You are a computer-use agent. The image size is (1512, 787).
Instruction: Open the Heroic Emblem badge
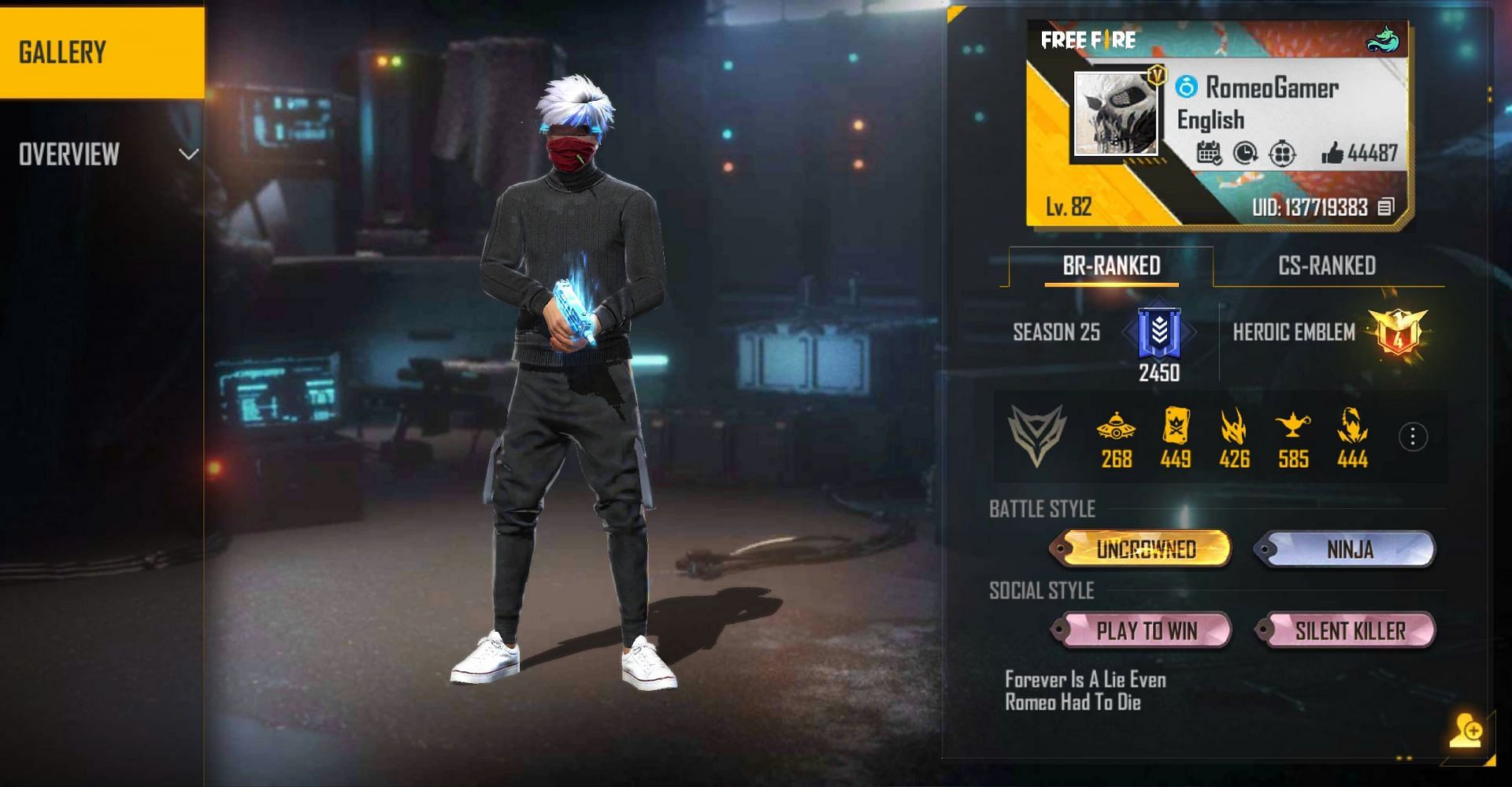1398,333
